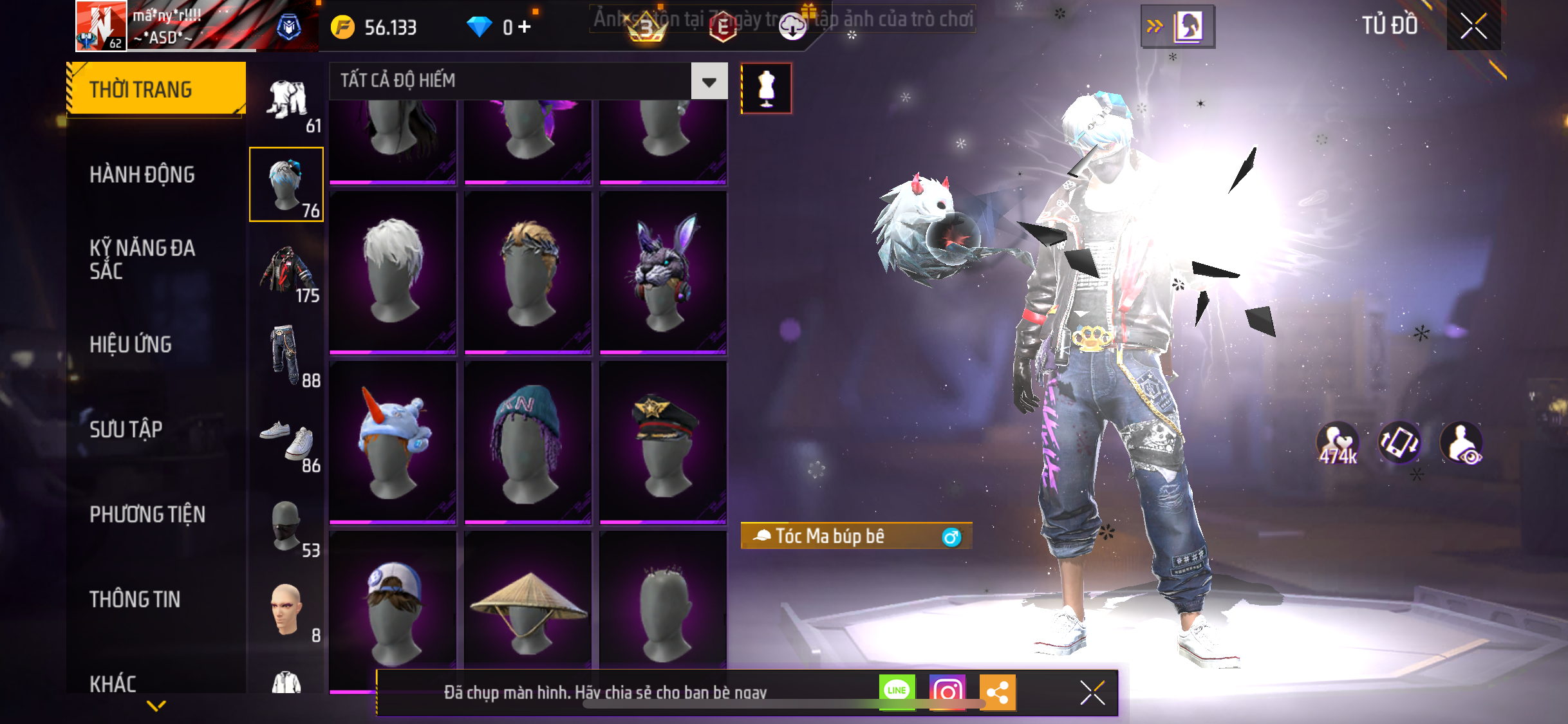
Task: Switch to the Hành Động tab
Action: [x=142, y=174]
